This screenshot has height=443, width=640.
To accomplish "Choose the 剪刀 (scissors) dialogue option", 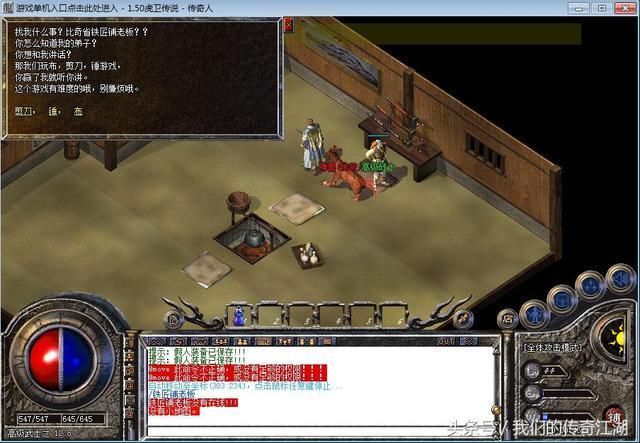I will click(x=22, y=112).
